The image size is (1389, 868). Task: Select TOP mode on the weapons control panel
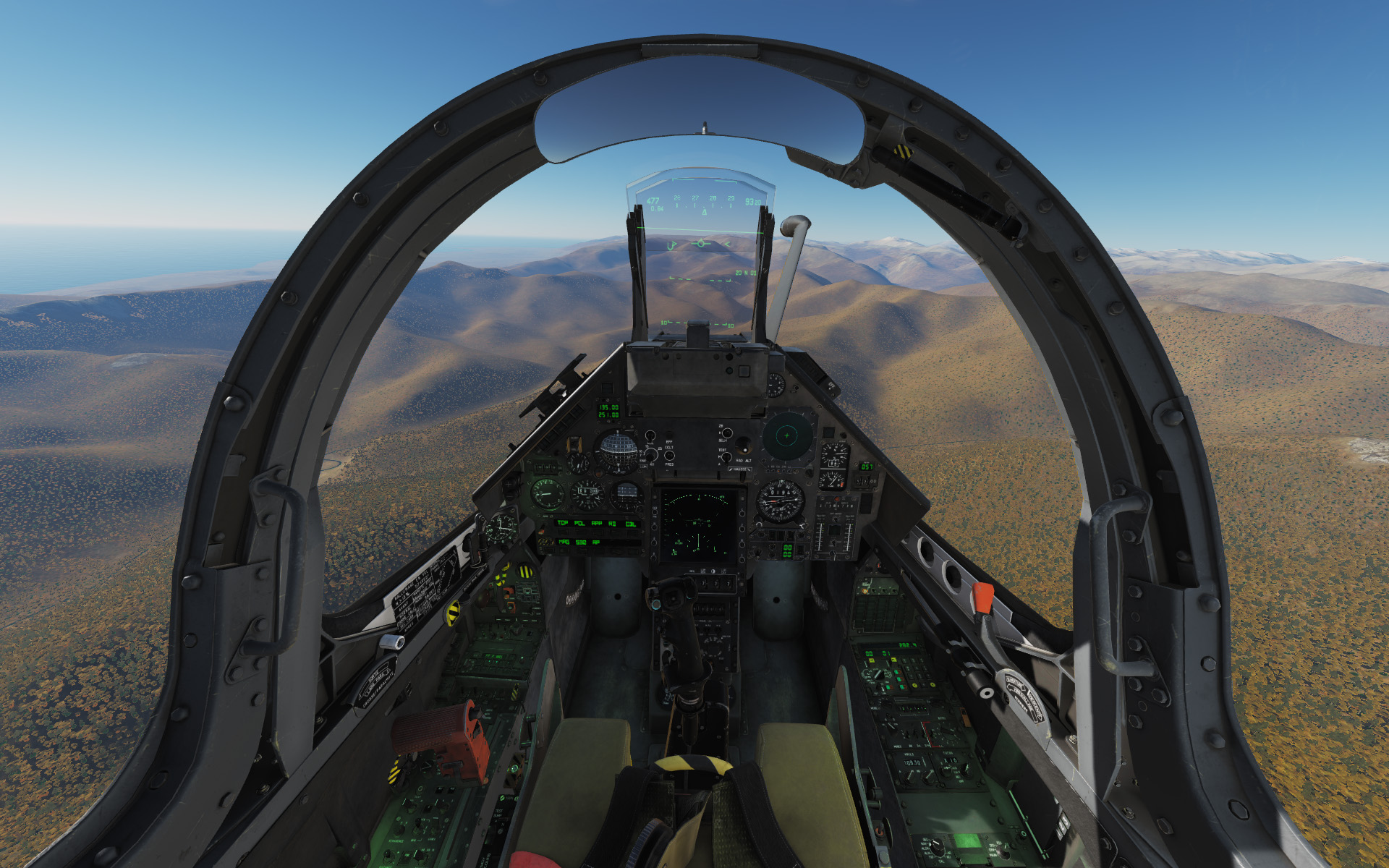click(x=563, y=532)
